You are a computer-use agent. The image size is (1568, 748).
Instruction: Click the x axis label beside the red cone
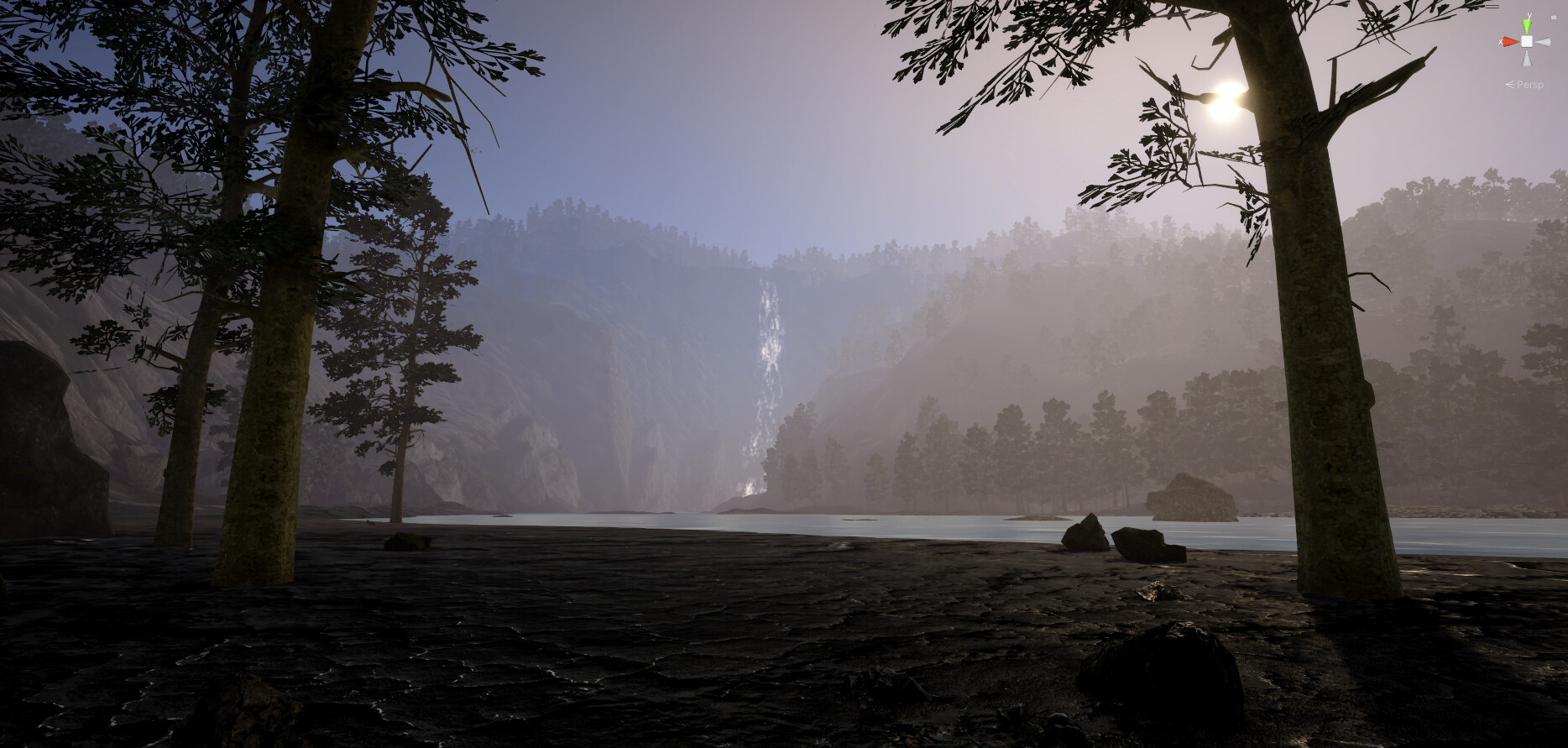coord(1501,41)
